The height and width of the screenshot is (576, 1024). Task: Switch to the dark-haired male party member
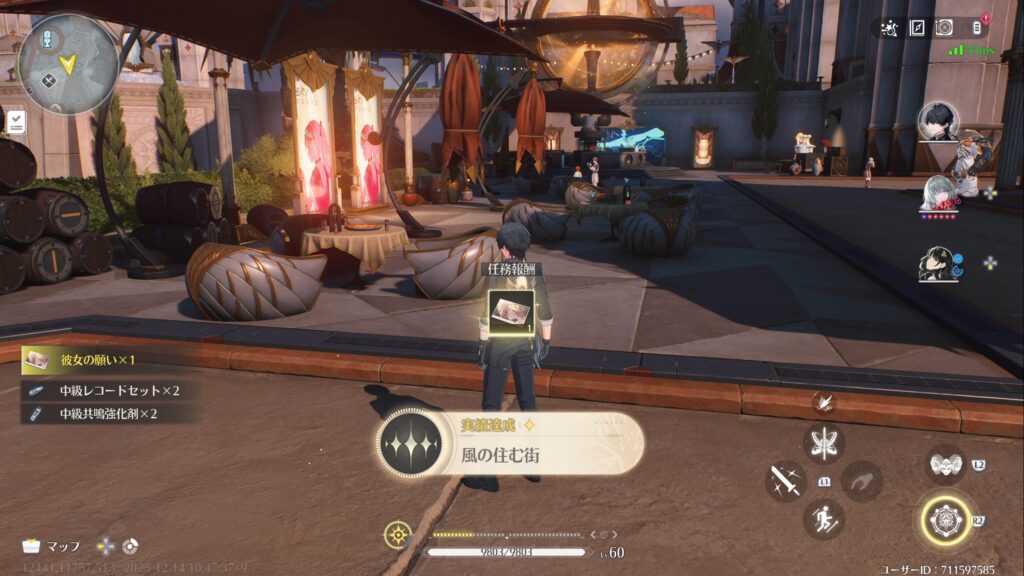(x=938, y=122)
